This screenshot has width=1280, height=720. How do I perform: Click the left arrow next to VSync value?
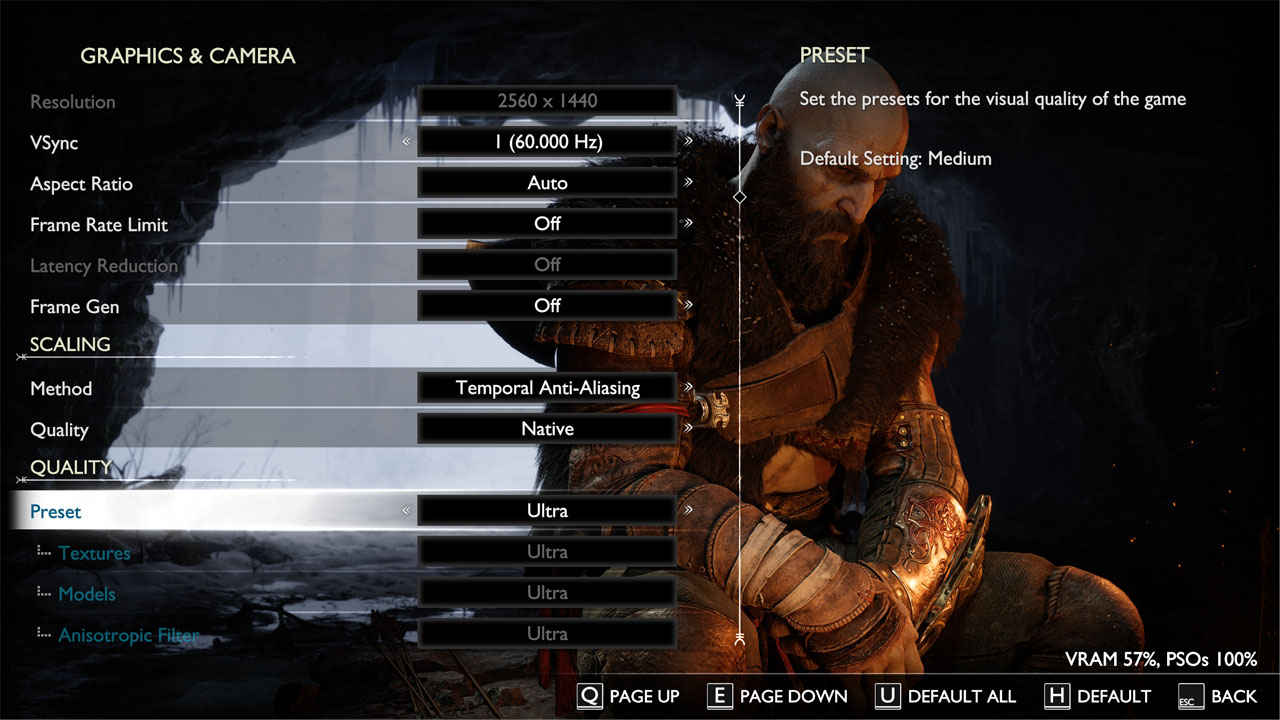(406, 141)
